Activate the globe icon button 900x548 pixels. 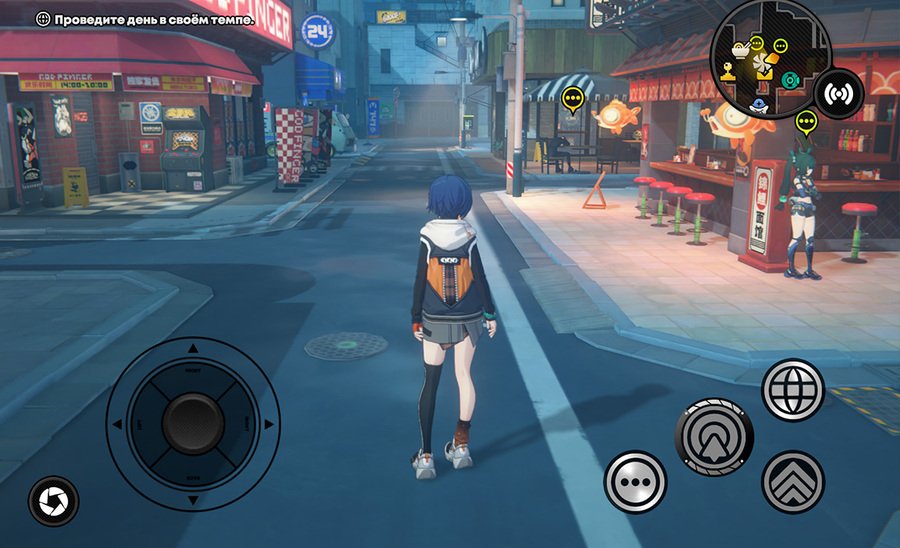(x=793, y=390)
